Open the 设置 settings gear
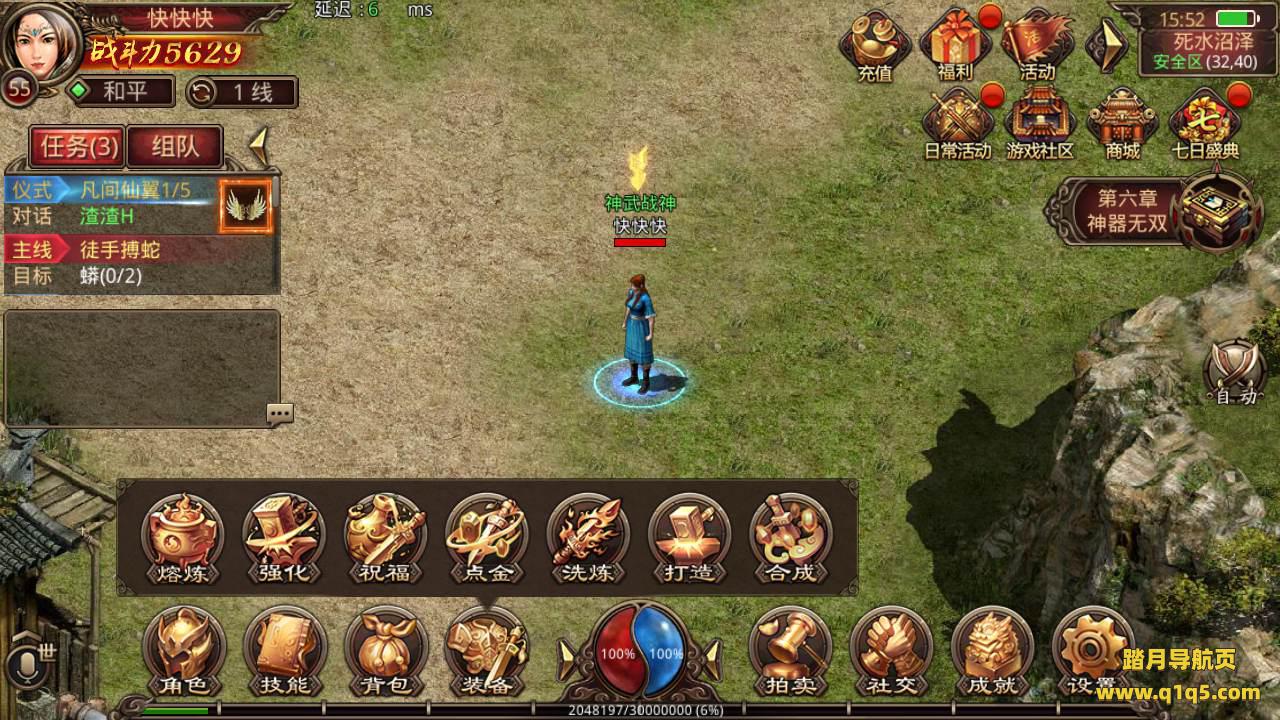The width and height of the screenshot is (1280, 720). (1093, 650)
